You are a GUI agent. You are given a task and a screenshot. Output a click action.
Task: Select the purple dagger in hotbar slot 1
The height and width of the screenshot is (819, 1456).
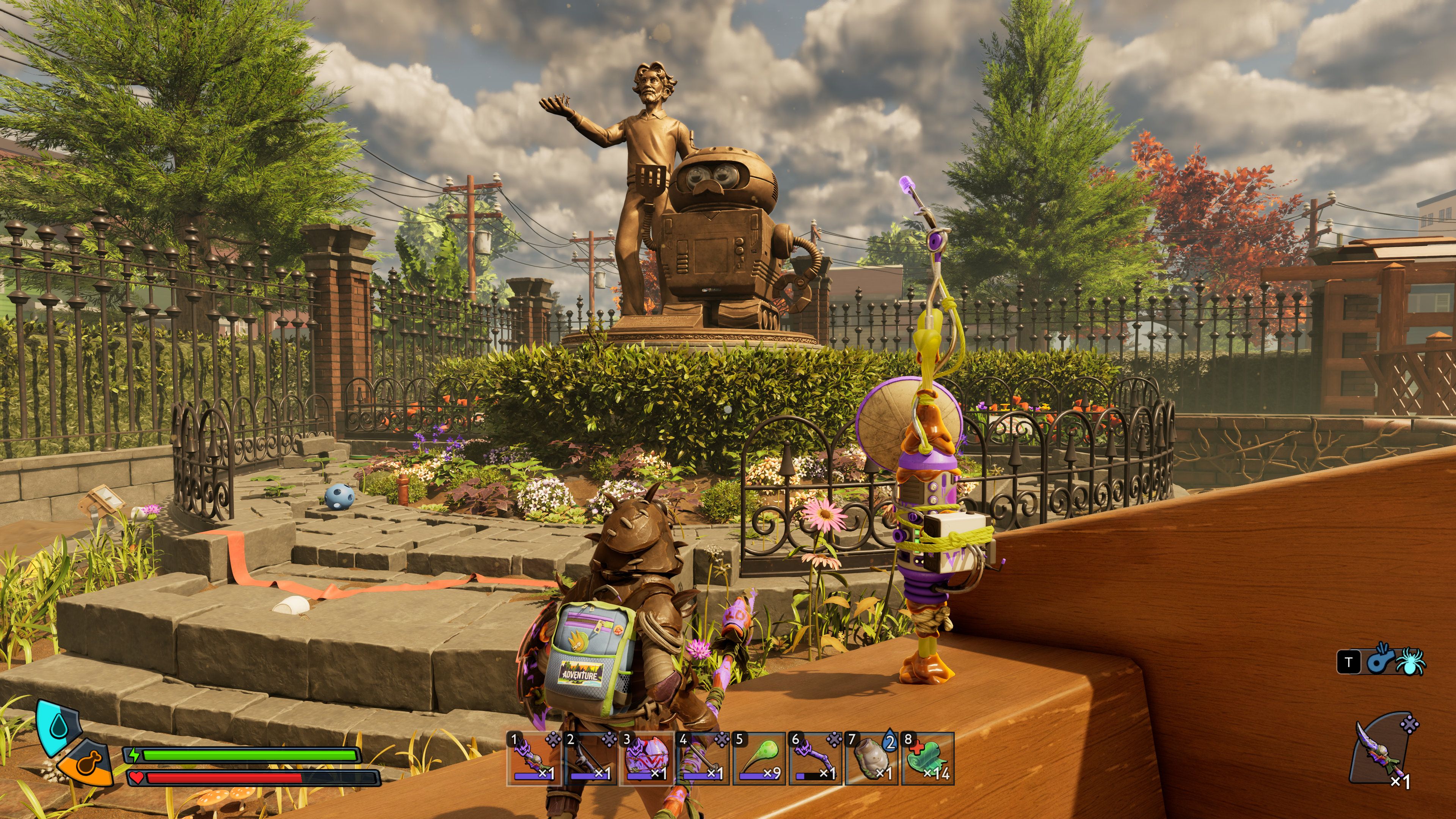[533, 758]
